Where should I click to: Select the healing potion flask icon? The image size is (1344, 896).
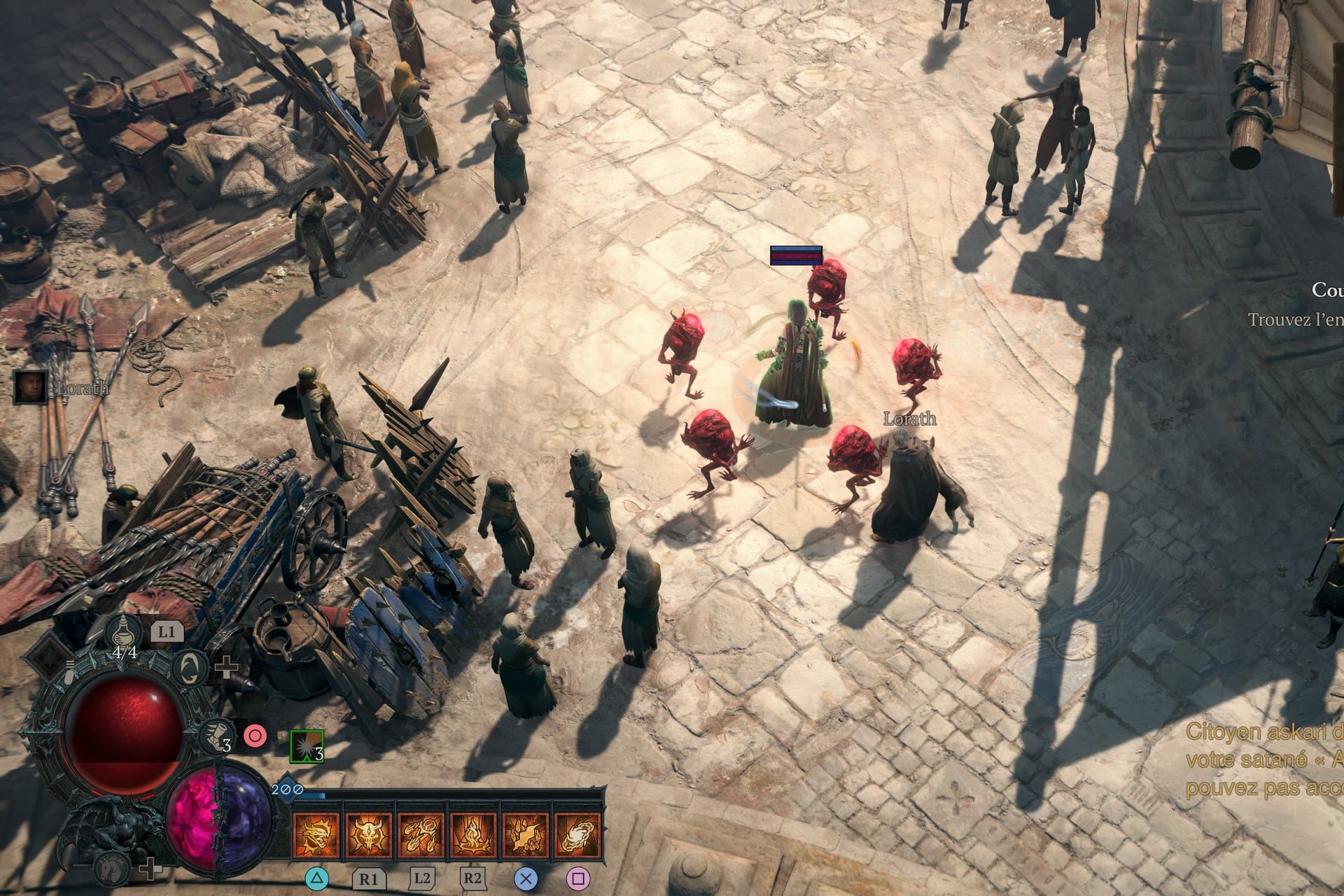tap(123, 633)
